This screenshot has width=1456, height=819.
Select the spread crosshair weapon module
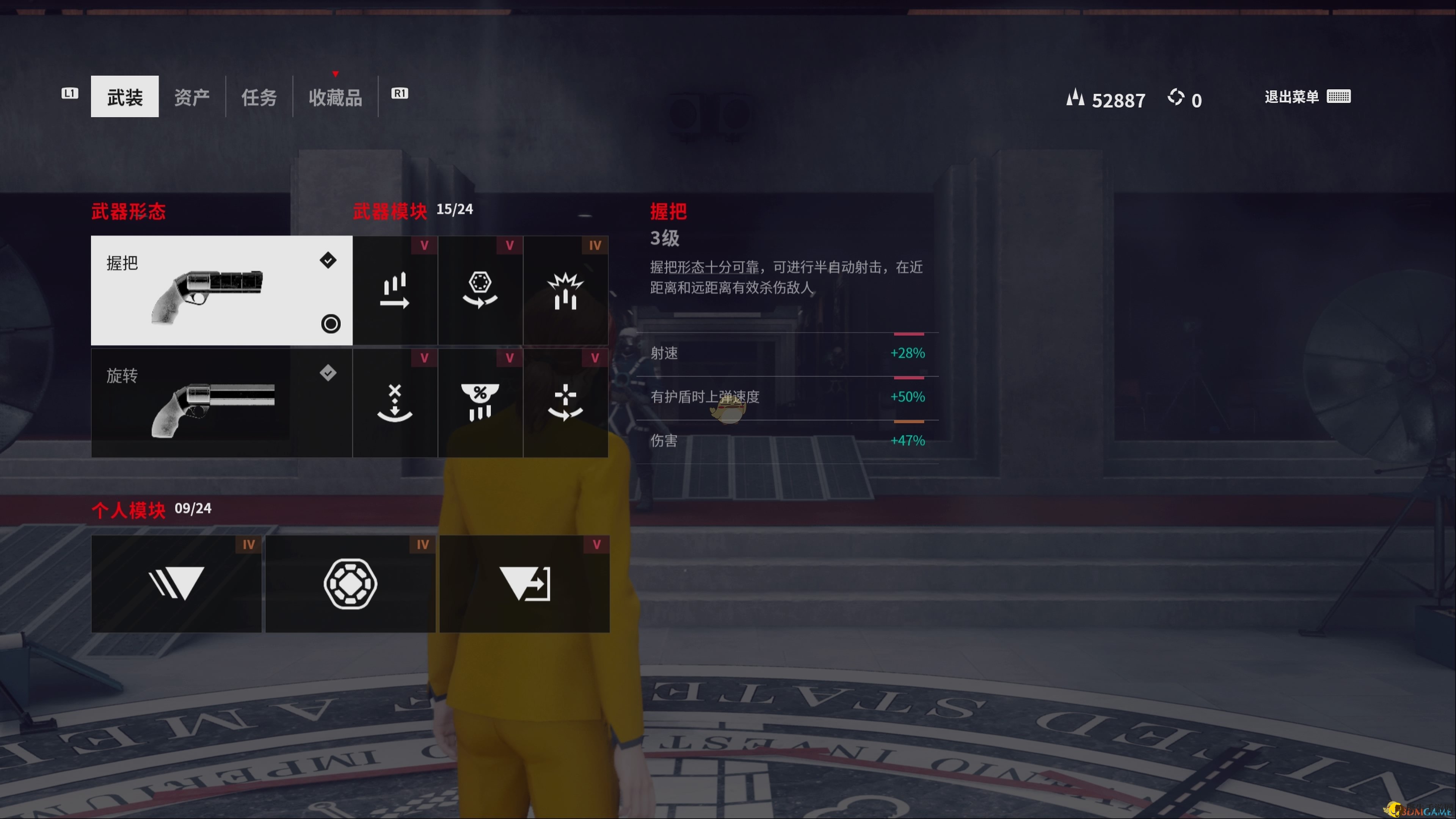[566, 403]
